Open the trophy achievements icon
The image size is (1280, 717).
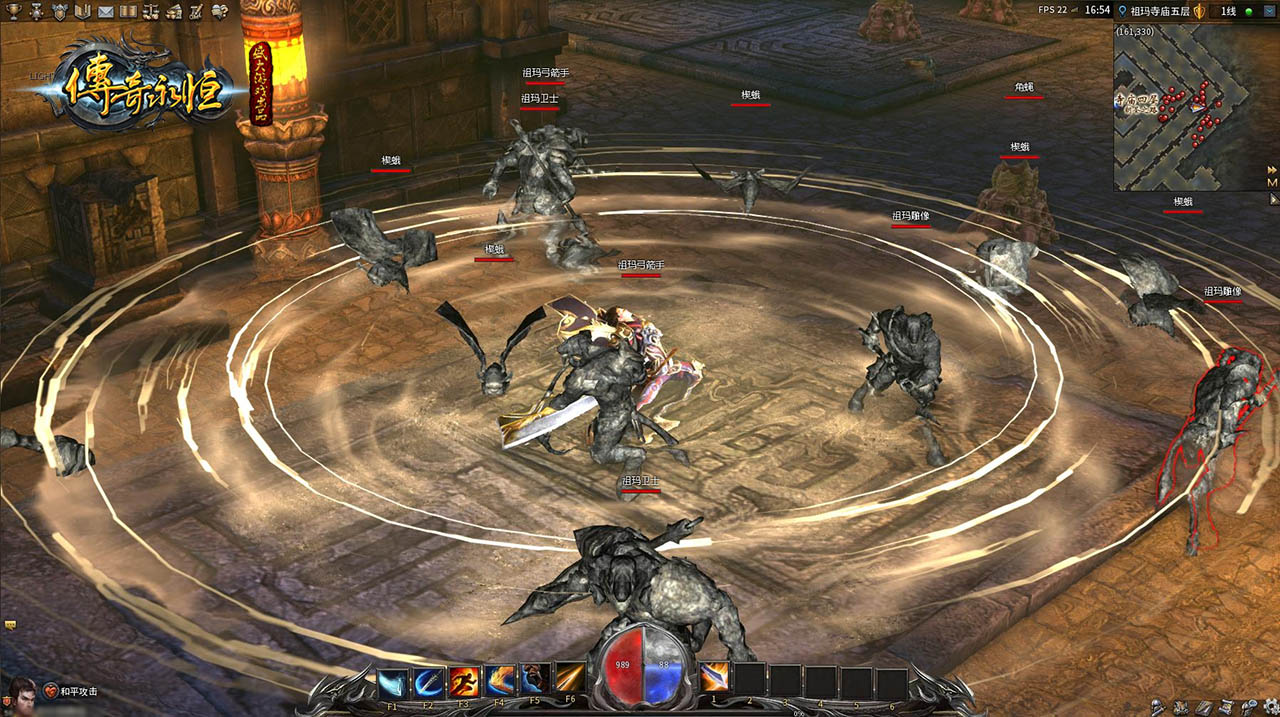pos(11,12)
